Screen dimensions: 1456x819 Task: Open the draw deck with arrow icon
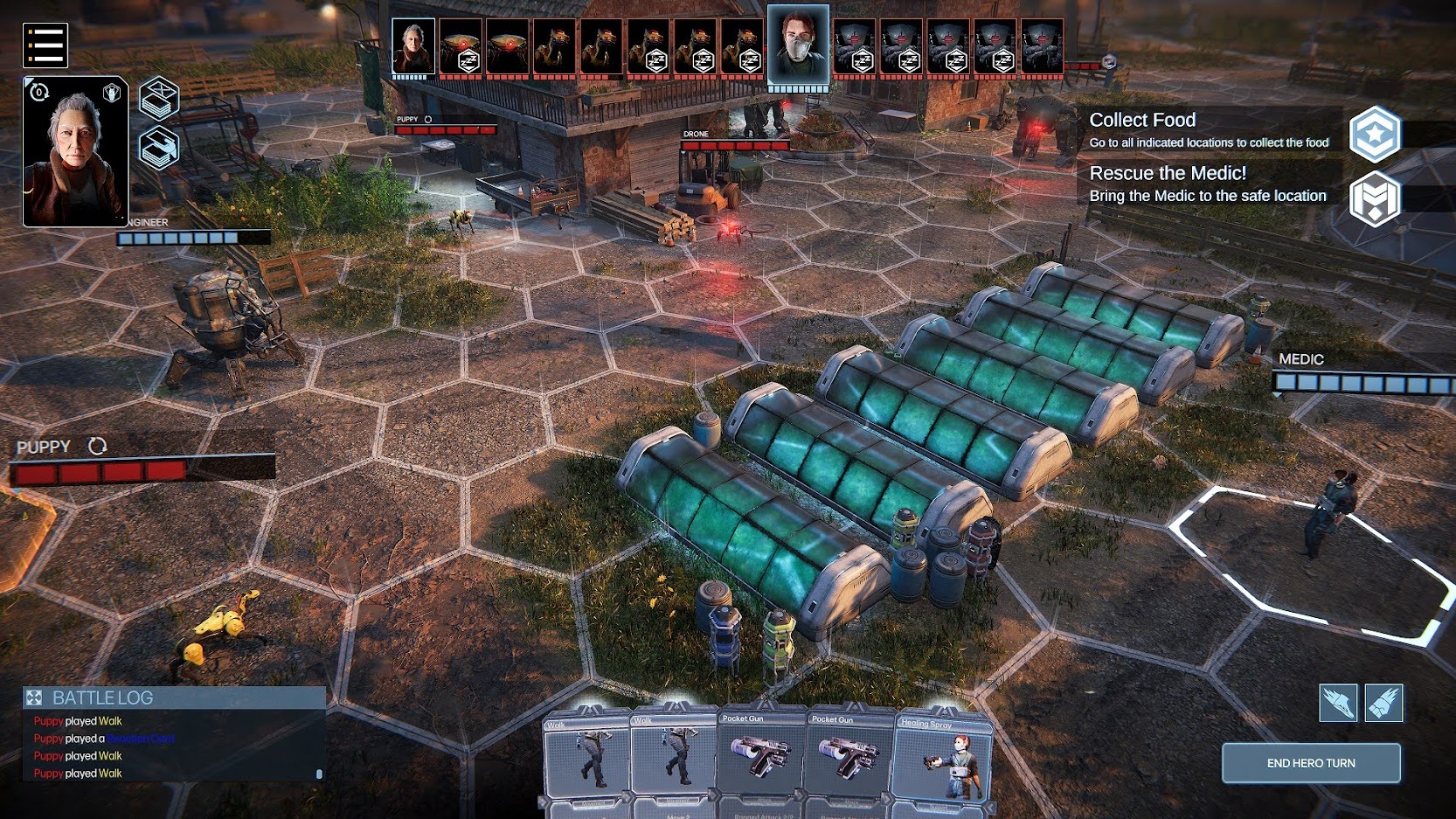[x=159, y=148]
